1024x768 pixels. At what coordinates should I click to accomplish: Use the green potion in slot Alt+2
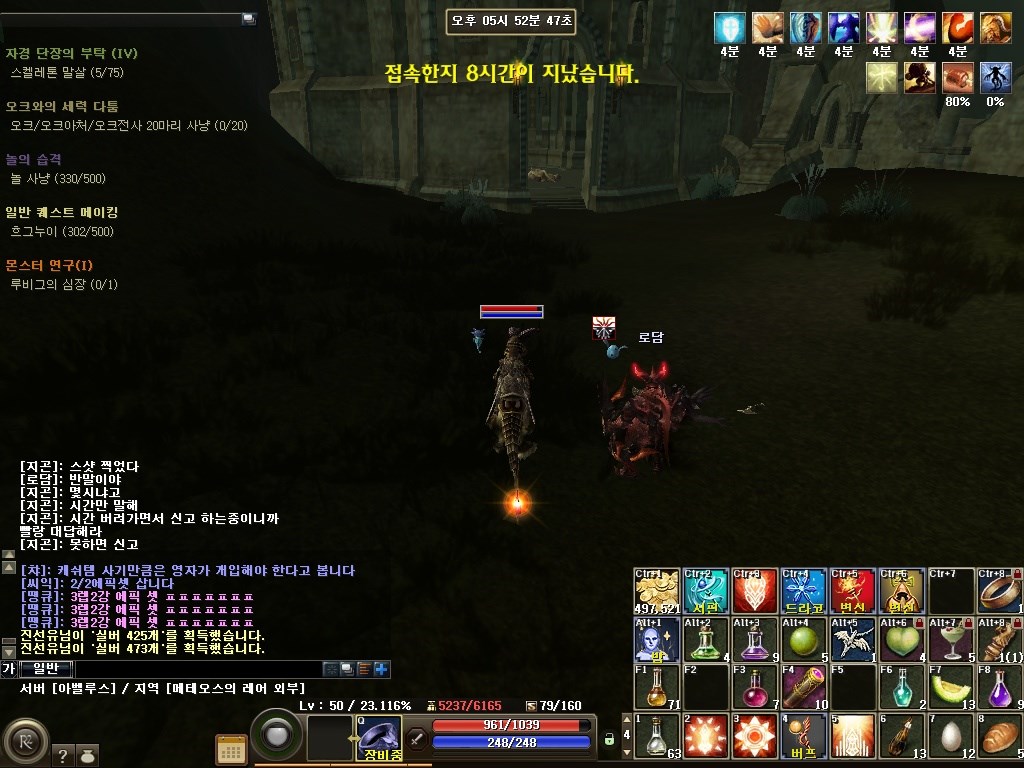705,639
